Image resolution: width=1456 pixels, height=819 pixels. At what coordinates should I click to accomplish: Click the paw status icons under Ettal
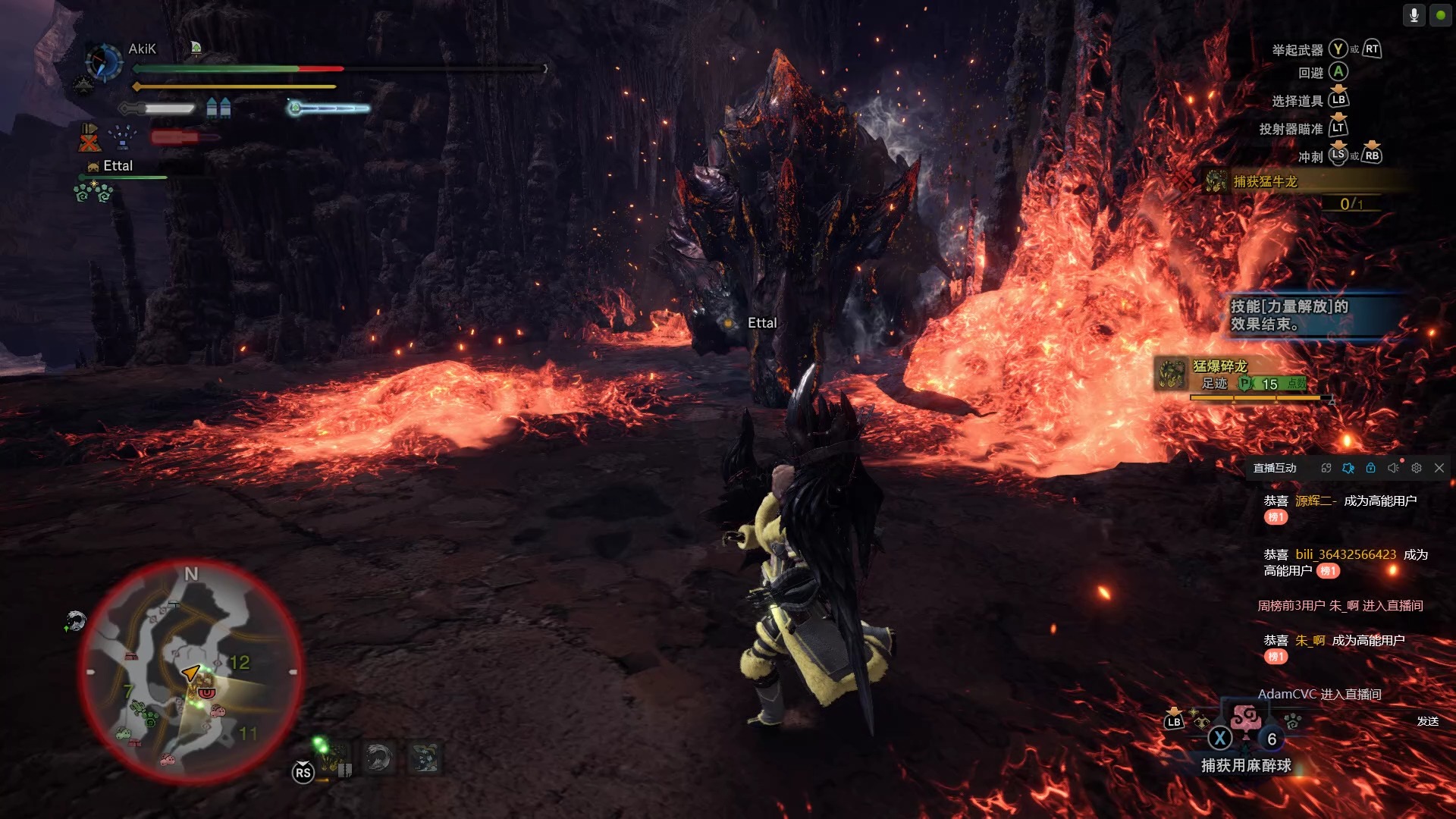point(93,192)
